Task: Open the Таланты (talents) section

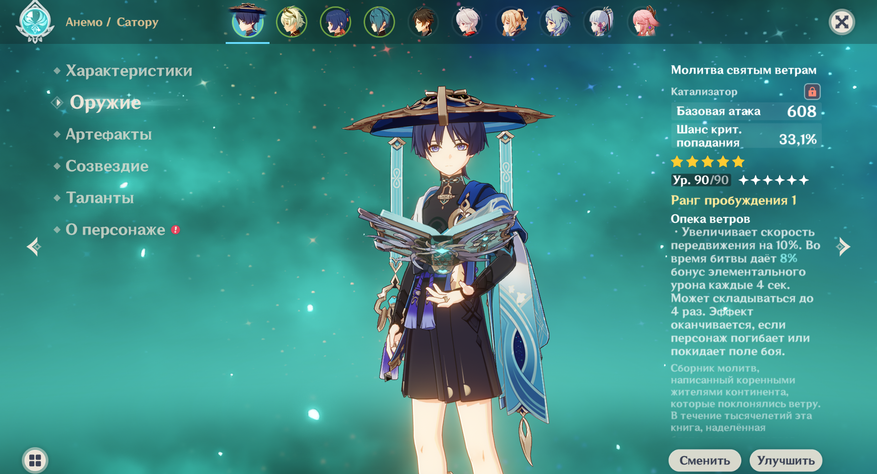Action: click(x=99, y=198)
